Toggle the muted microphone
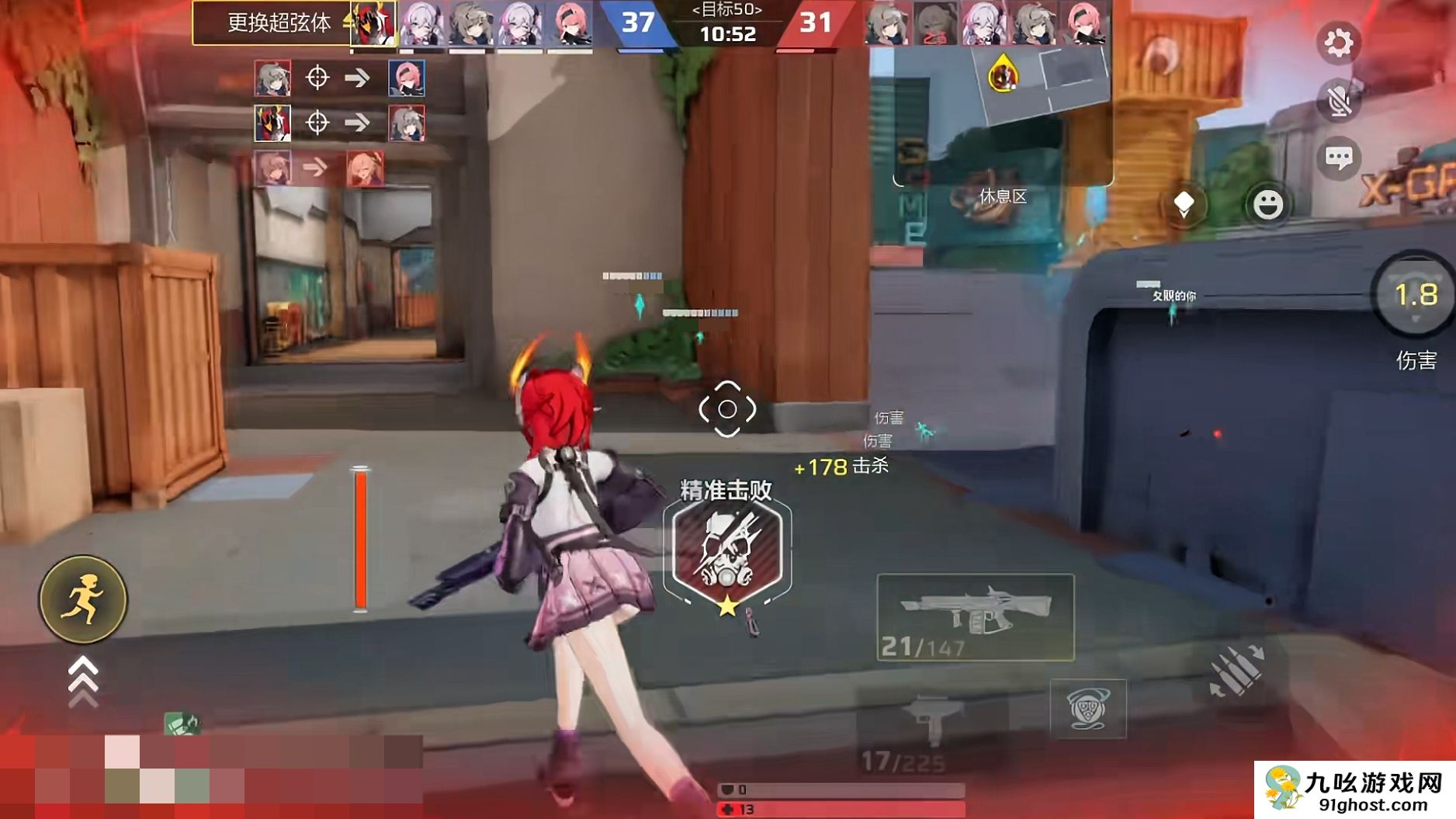1456x819 pixels. (x=1338, y=101)
